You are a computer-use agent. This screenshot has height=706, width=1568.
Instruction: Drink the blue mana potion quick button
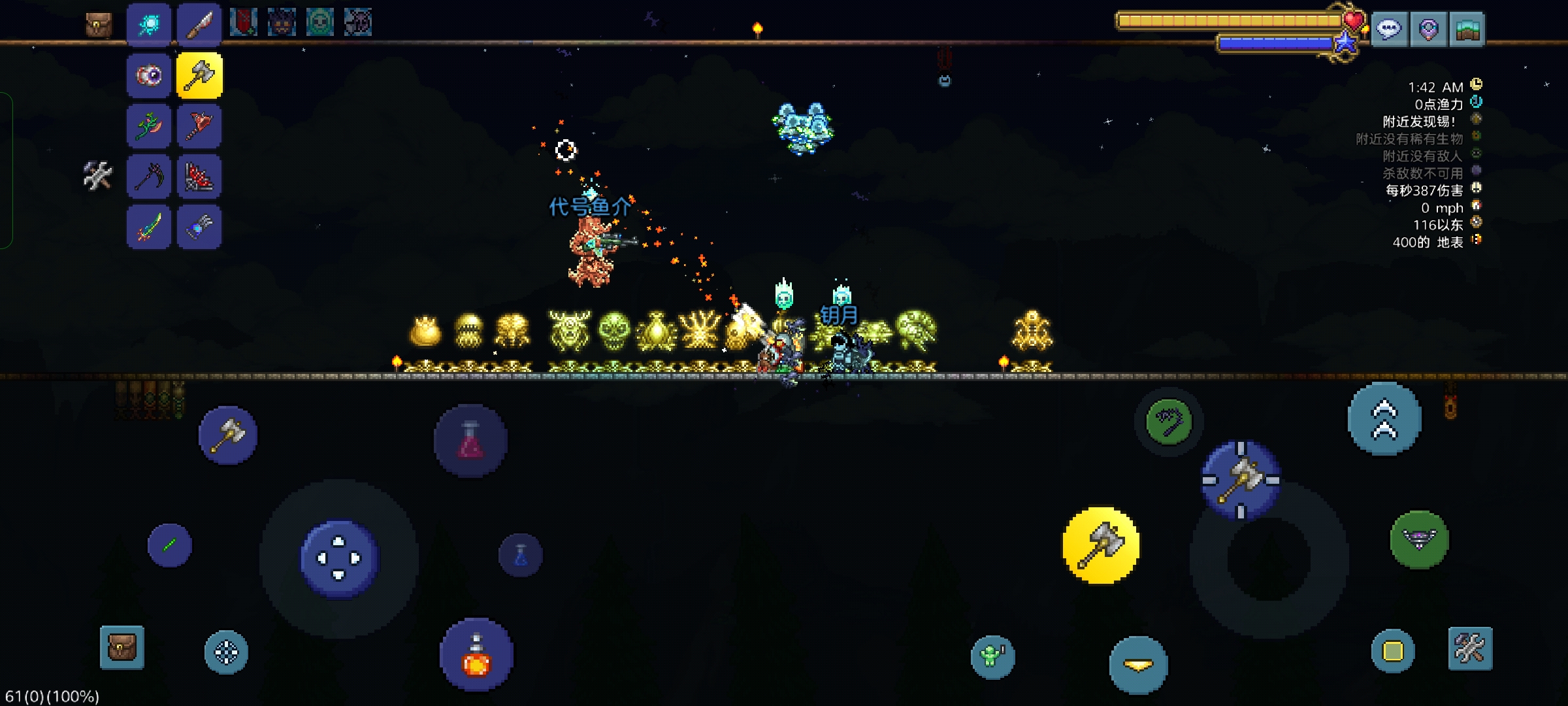pos(521,556)
